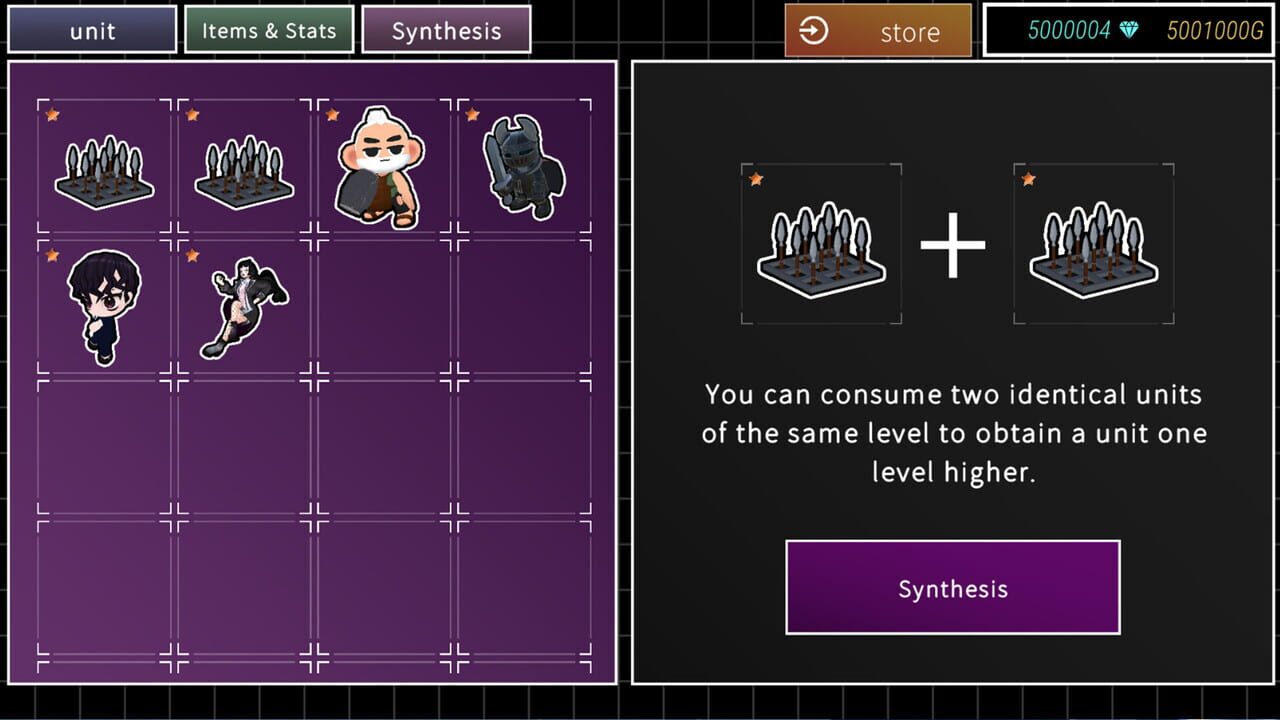
Task: Switch to the unit tab
Action: click(x=92, y=30)
